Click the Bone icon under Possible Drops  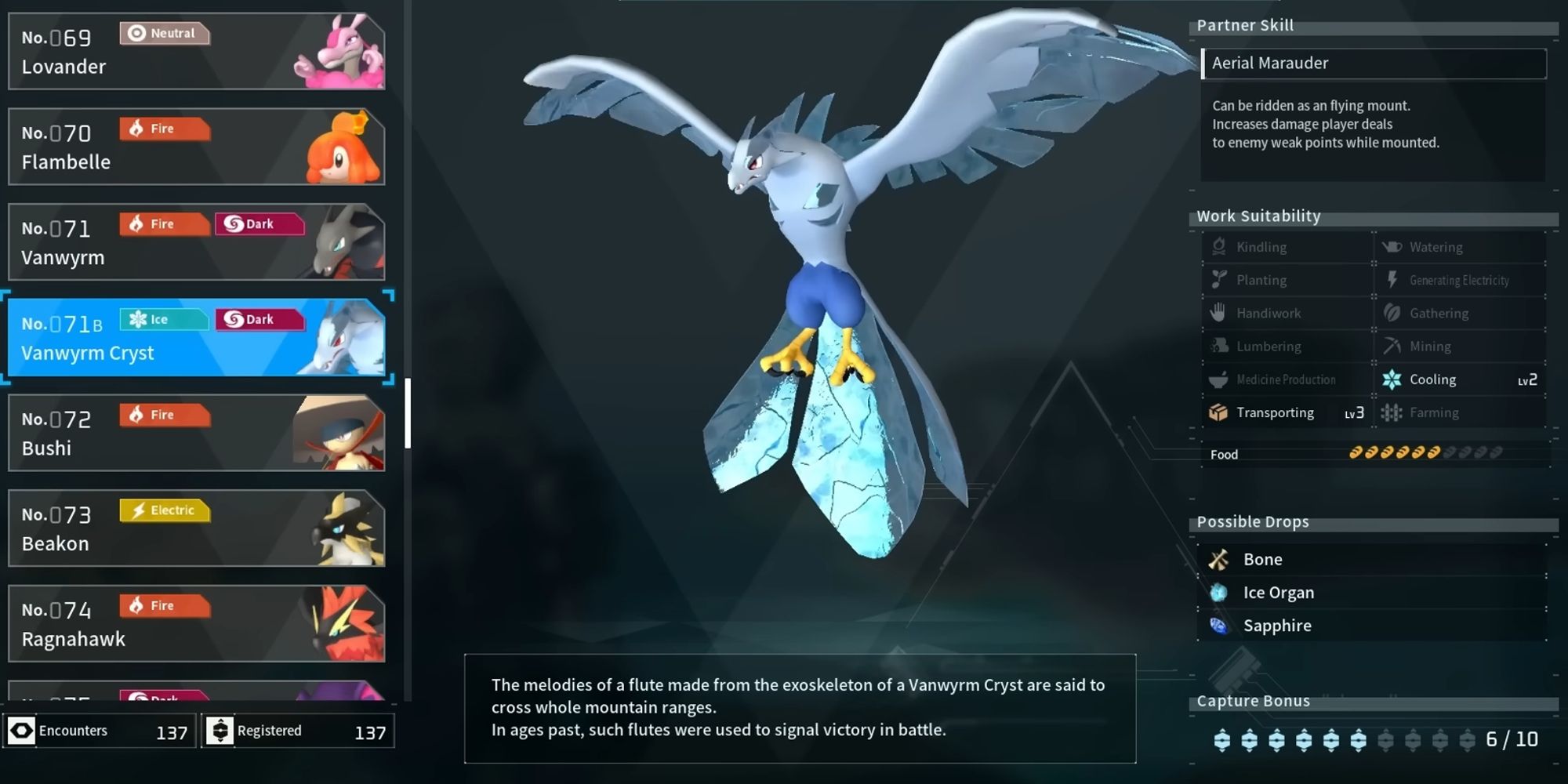pos(1219,559)
